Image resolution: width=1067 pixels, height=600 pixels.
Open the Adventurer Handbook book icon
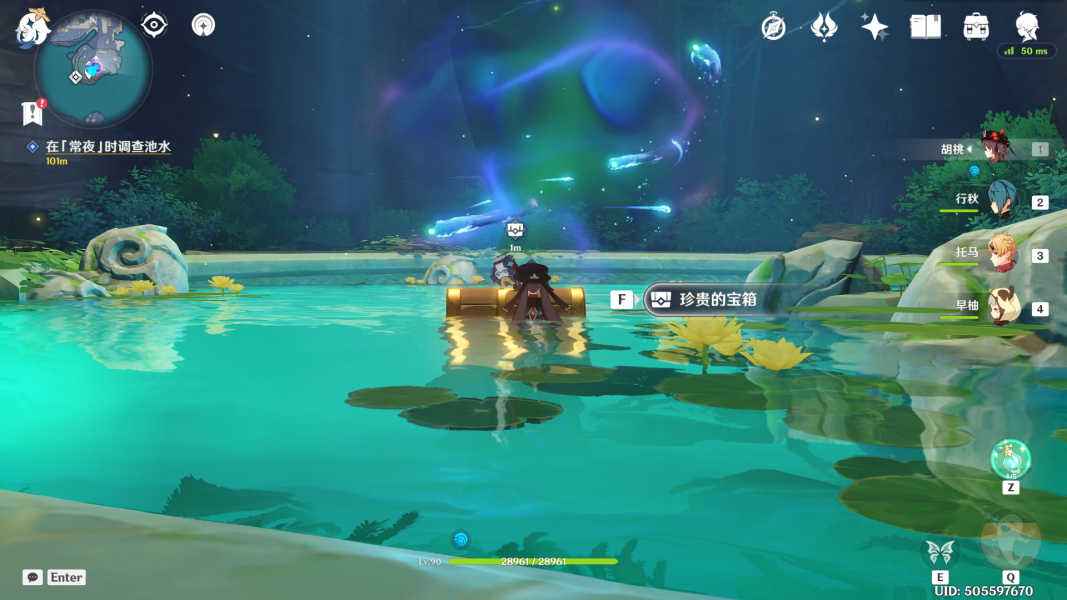[925, 27]
